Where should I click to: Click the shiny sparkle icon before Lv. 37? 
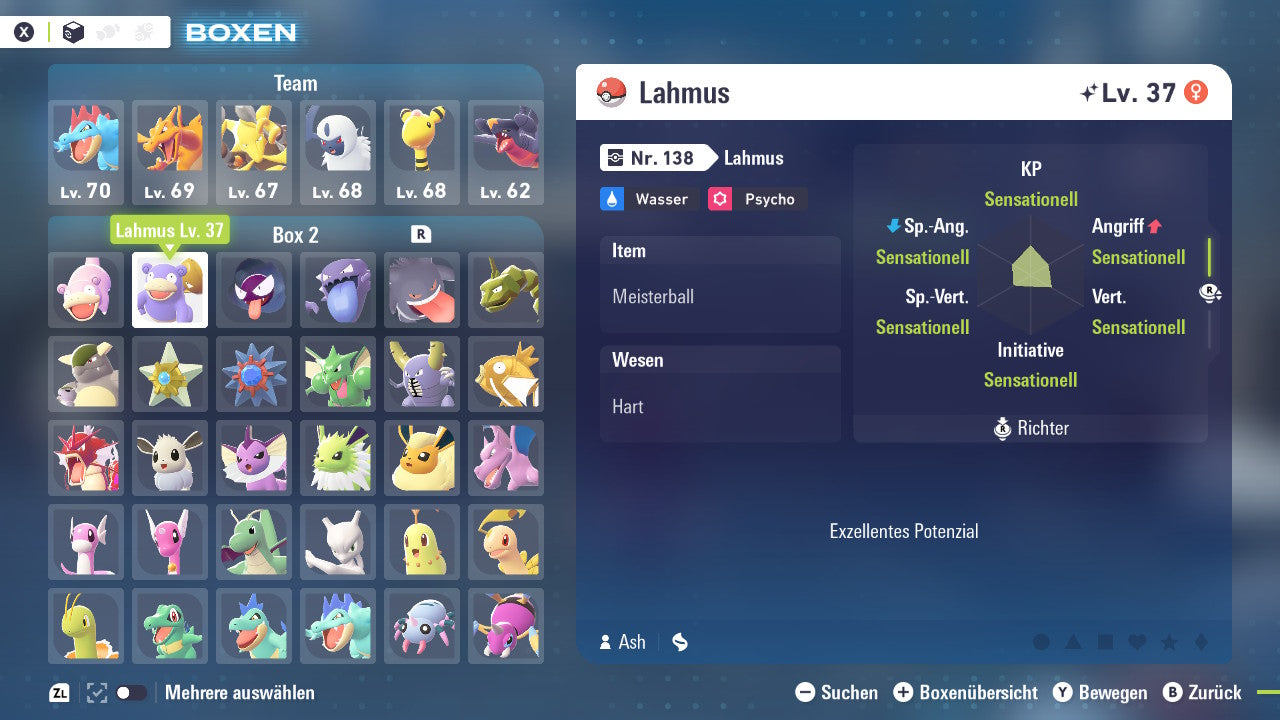[1090, 90]
